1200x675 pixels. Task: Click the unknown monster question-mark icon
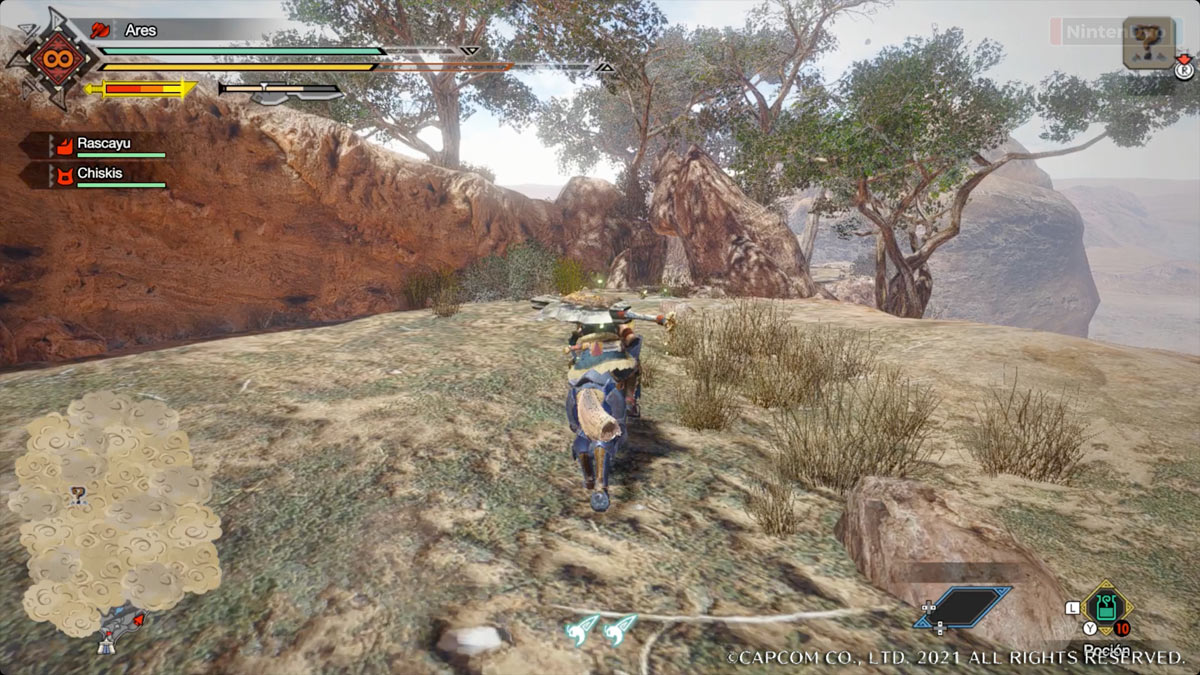click(1147, 43)
